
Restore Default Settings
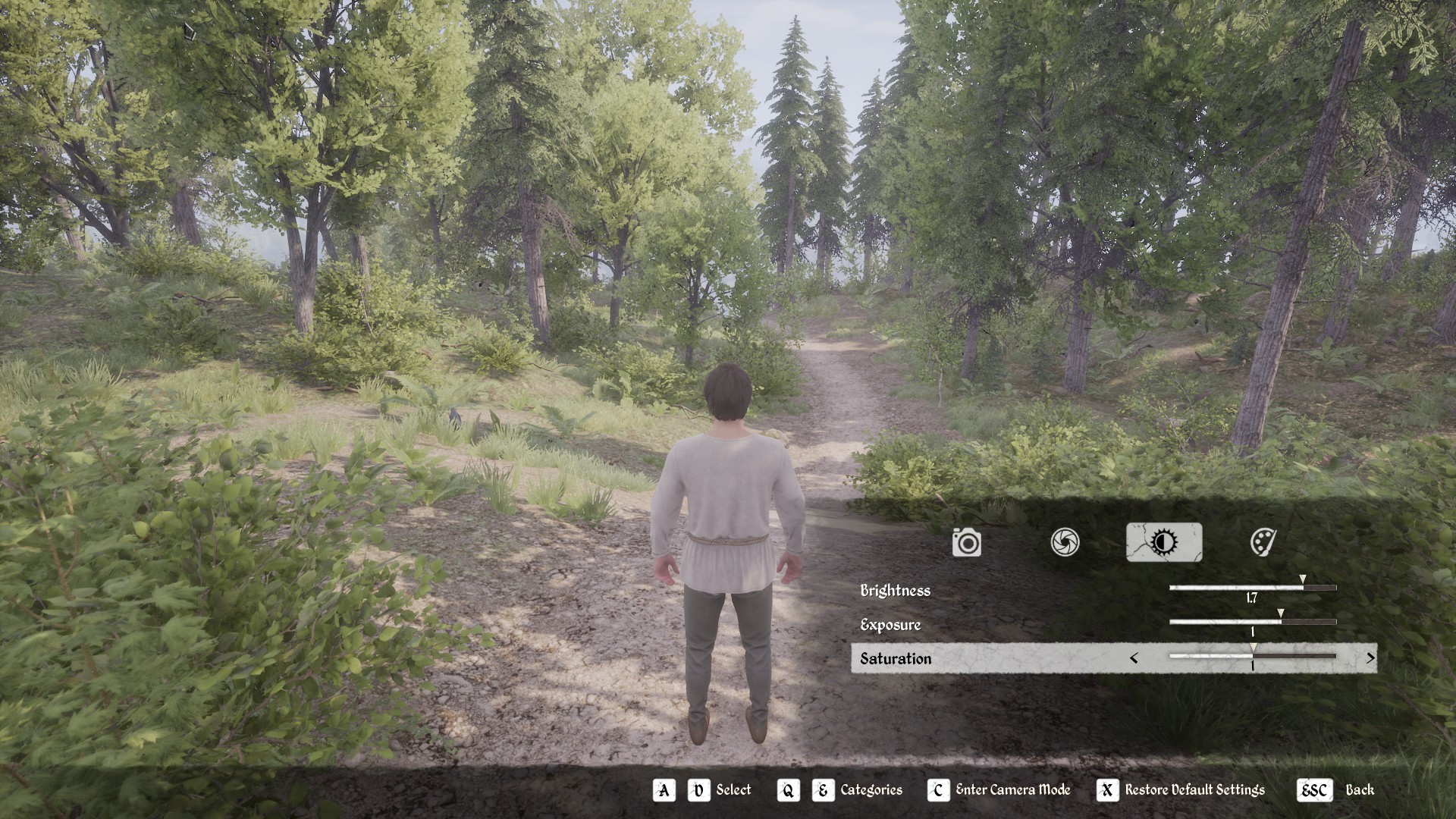[1181, 790]
